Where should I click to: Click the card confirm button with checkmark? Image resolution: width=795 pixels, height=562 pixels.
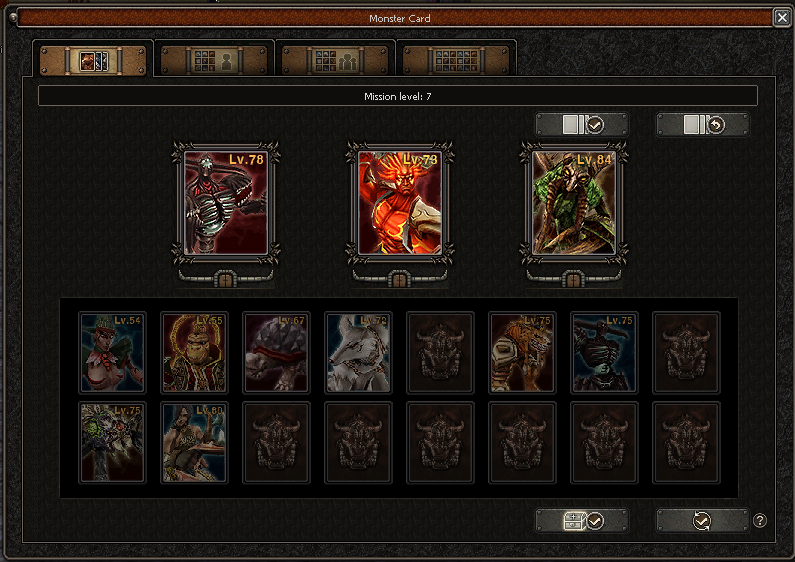point(581,124)
